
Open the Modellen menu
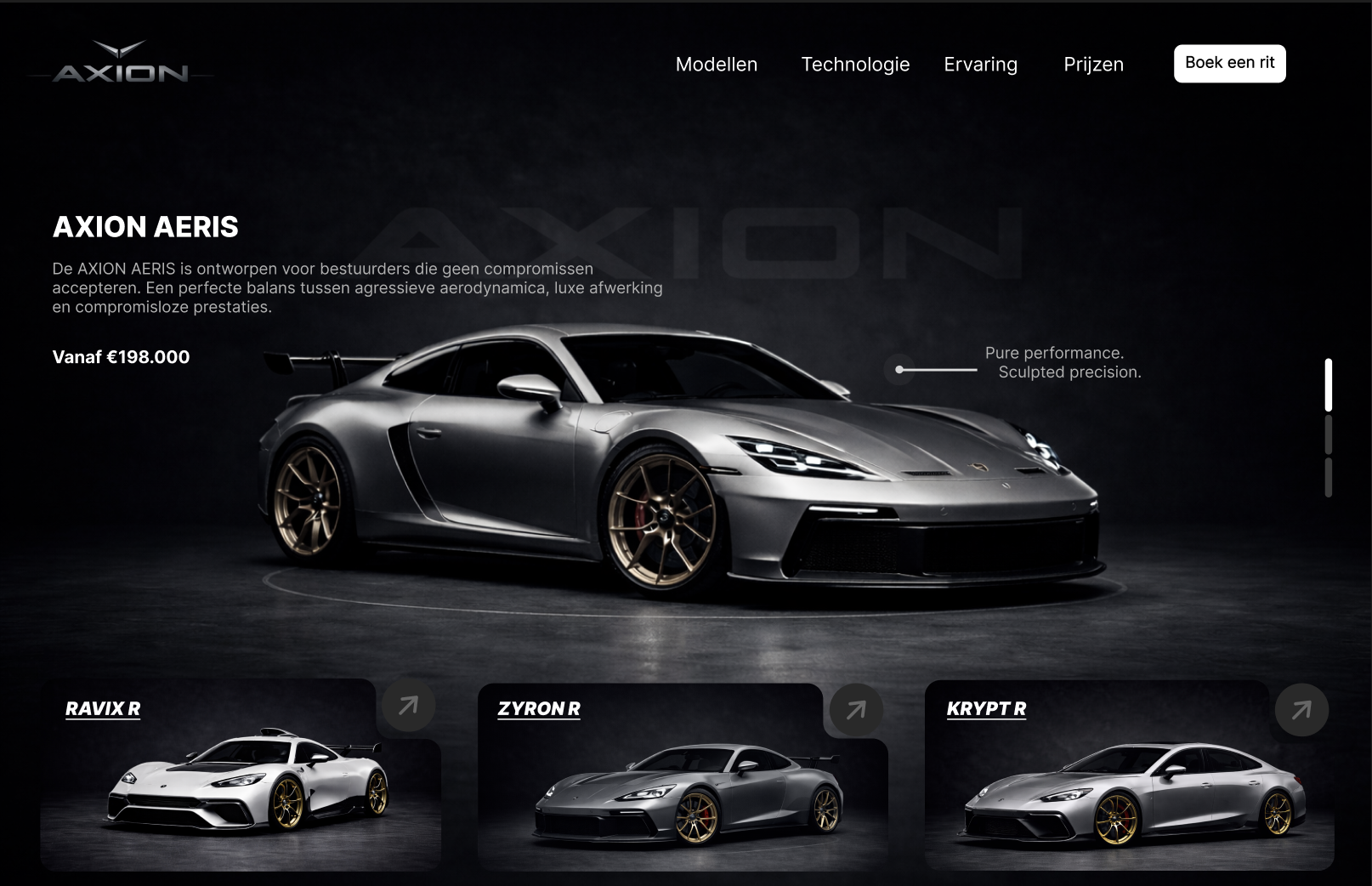[x=717, y=64]
